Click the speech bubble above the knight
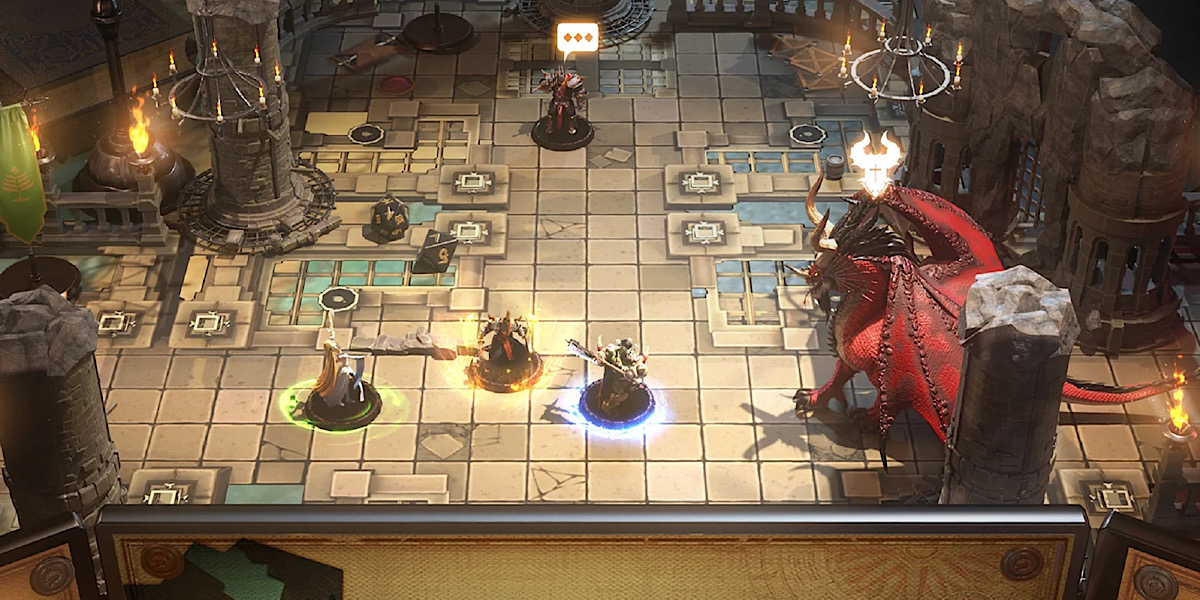Viewport: 1200px width, 600px height. click(577, 38)
